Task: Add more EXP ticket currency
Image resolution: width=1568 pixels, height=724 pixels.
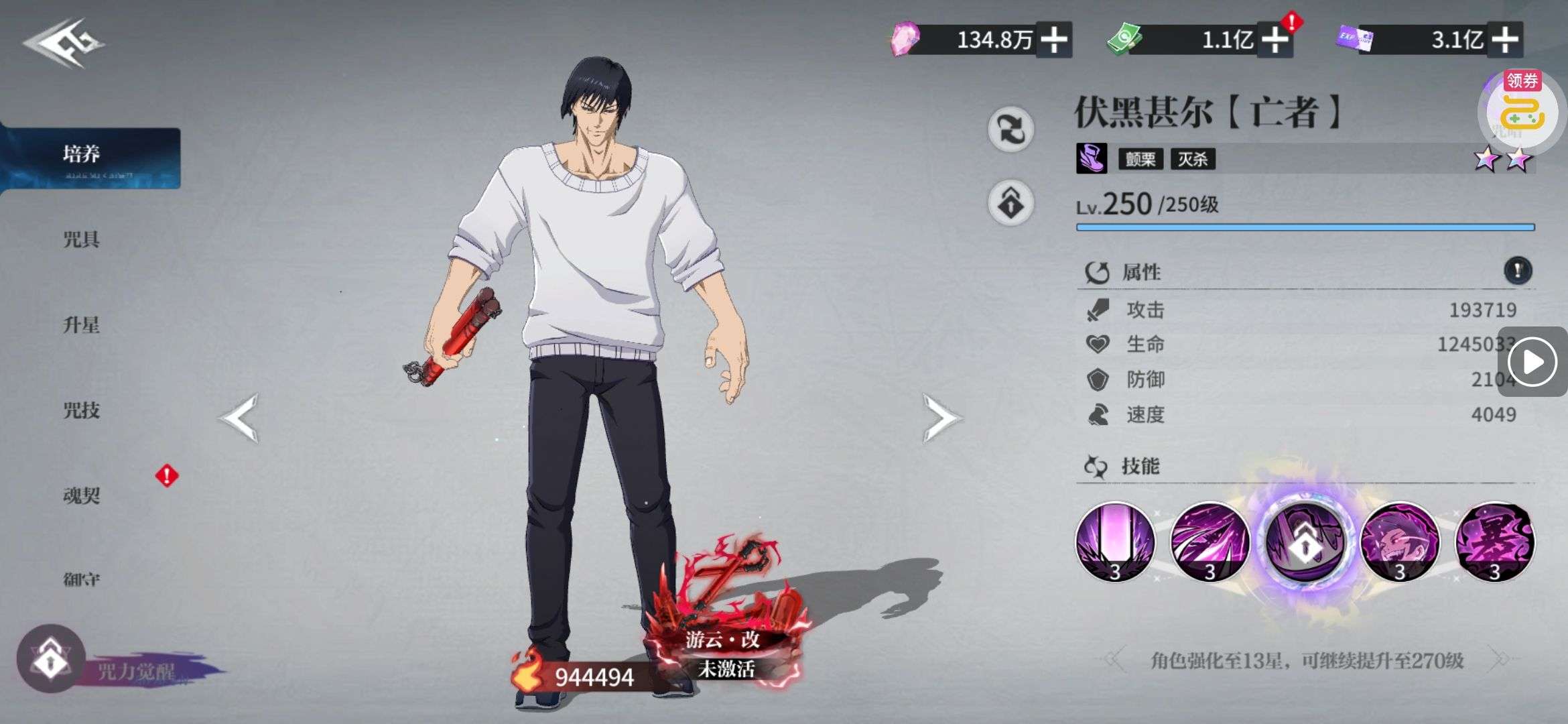Action: (1505, 40)
